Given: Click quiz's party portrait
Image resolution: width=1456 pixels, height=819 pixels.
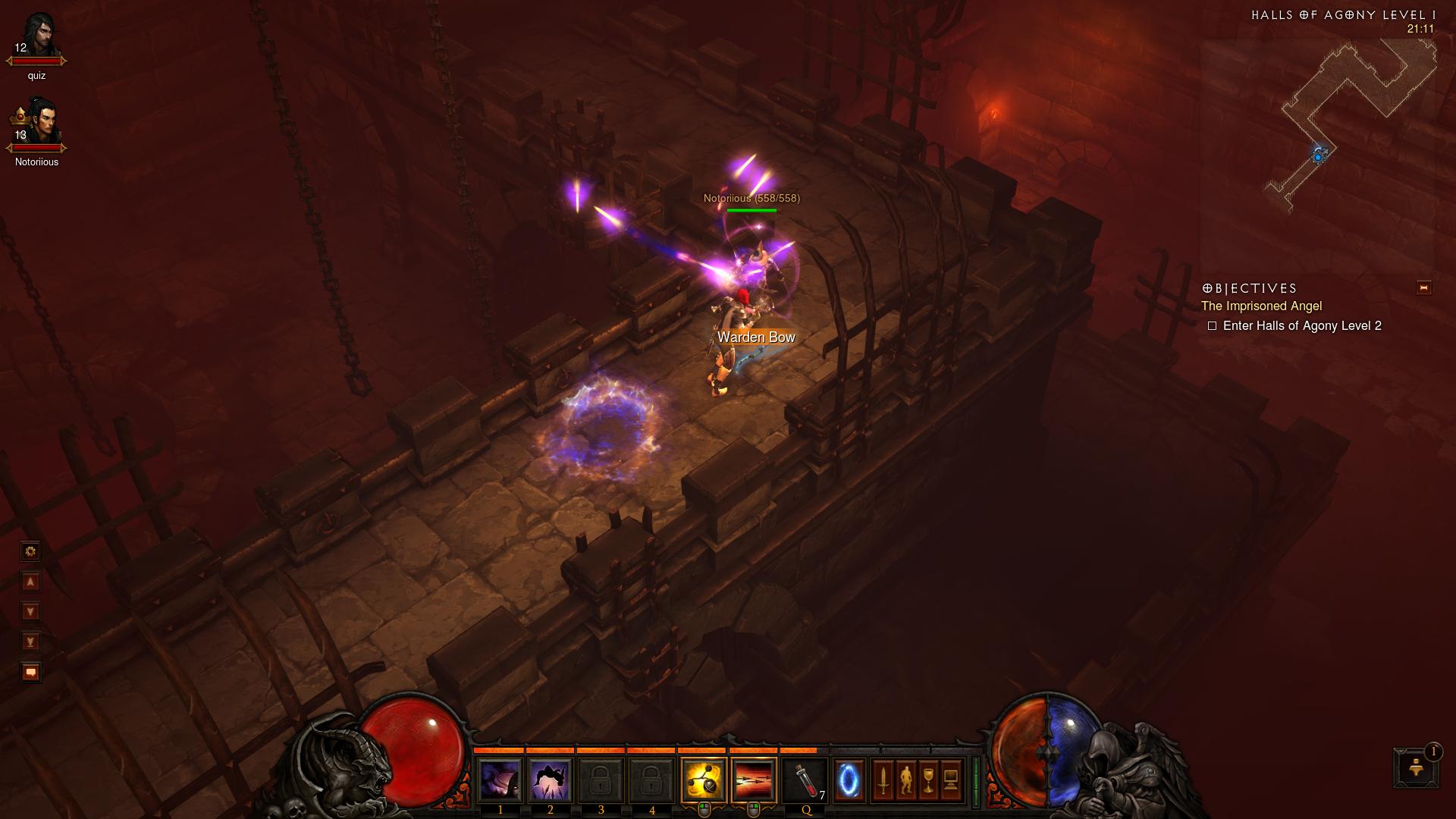Looking at the screenshot, I should (x=36, y=36).
